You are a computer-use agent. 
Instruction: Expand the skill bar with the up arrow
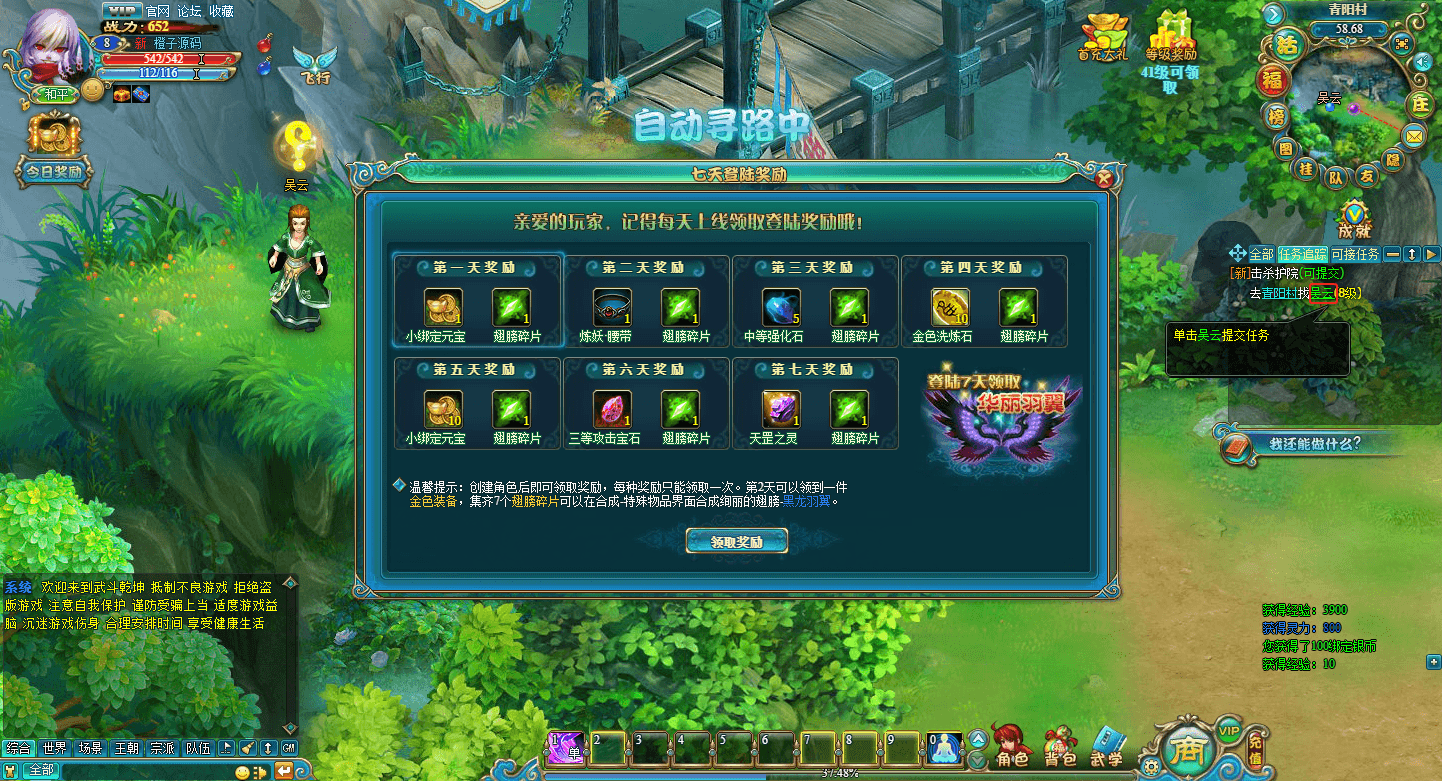point(977,738)
